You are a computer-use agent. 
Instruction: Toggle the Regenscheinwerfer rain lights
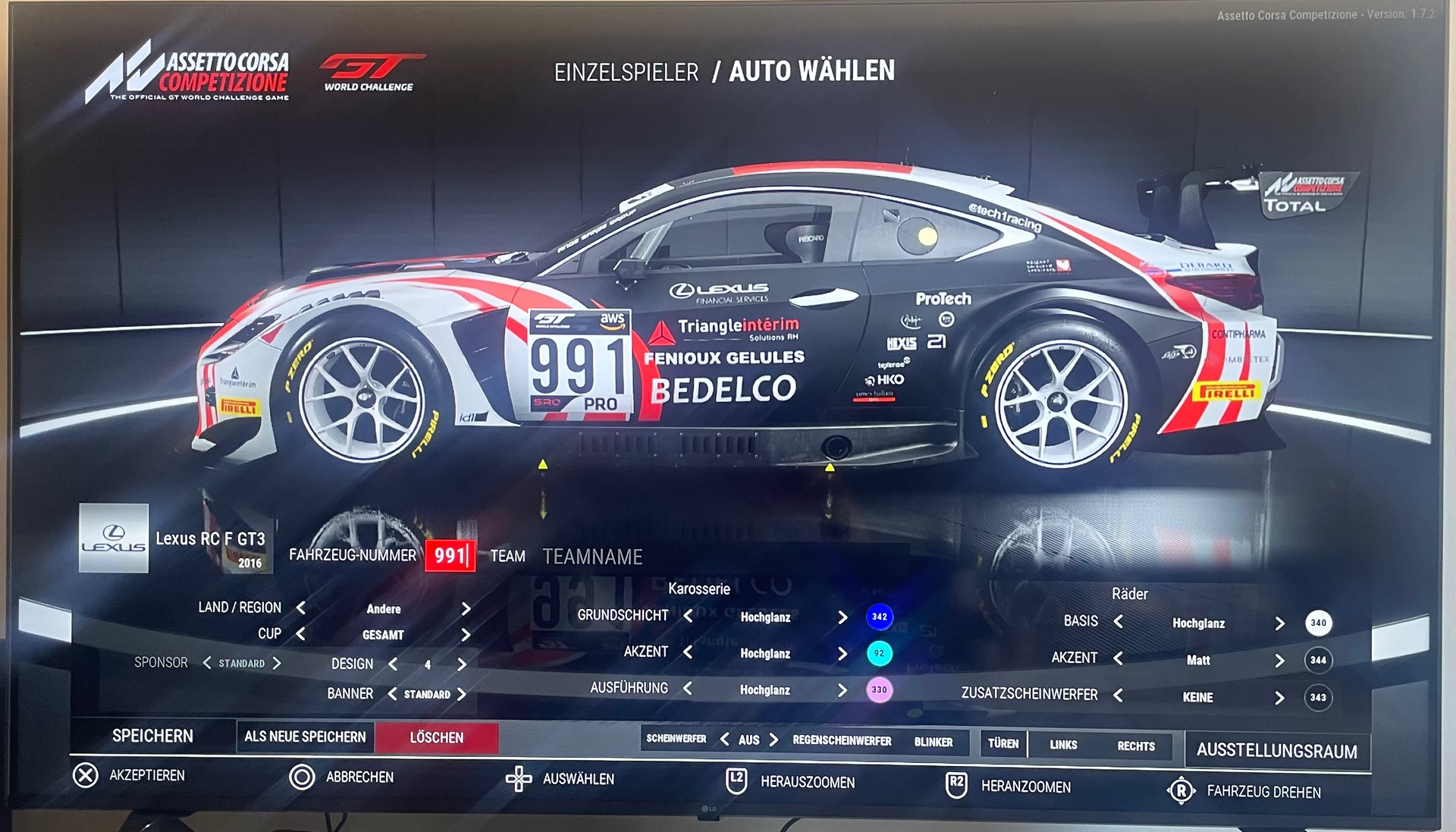point(842,740)
